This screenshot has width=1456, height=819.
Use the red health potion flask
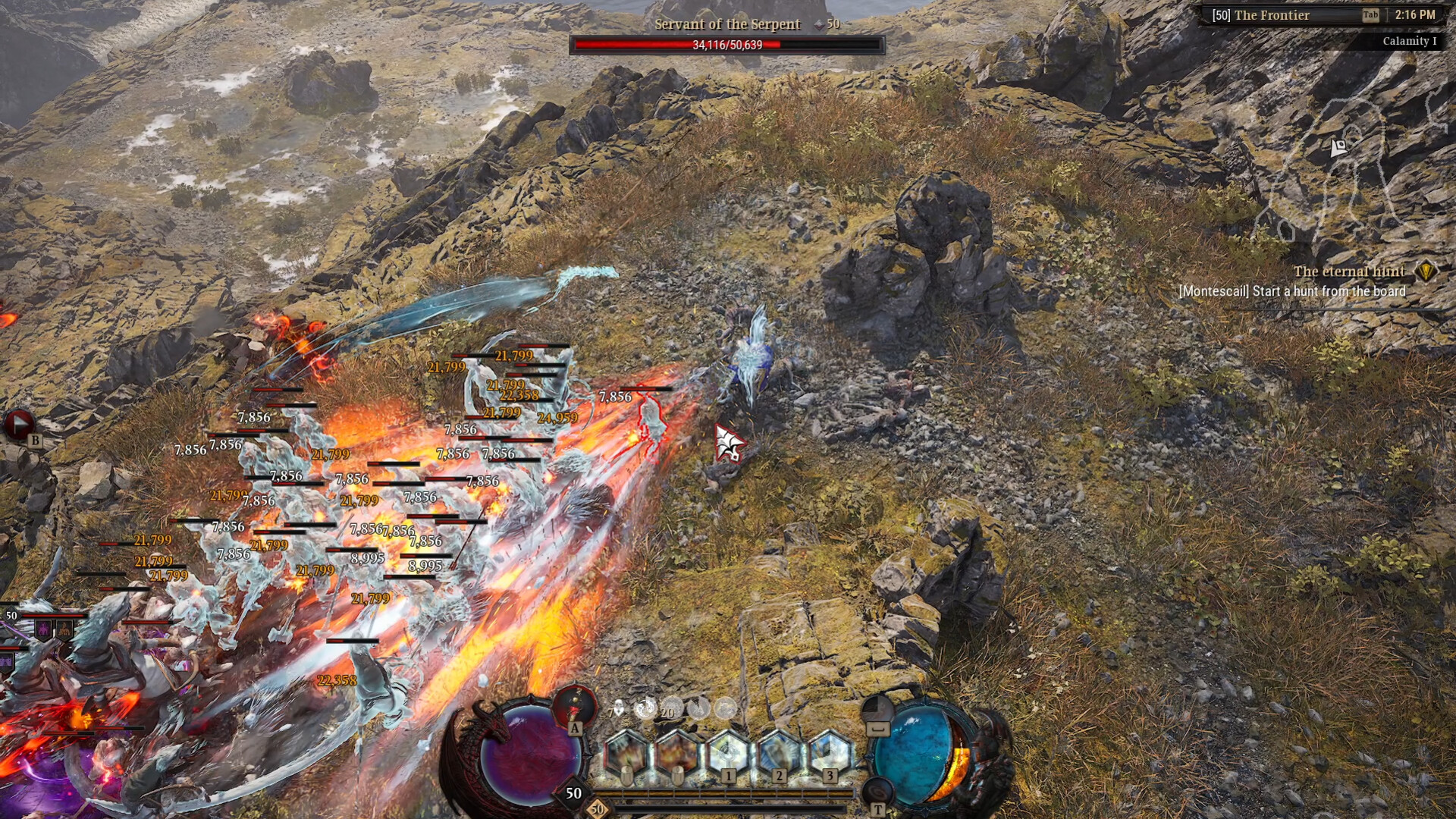(575, 705)
